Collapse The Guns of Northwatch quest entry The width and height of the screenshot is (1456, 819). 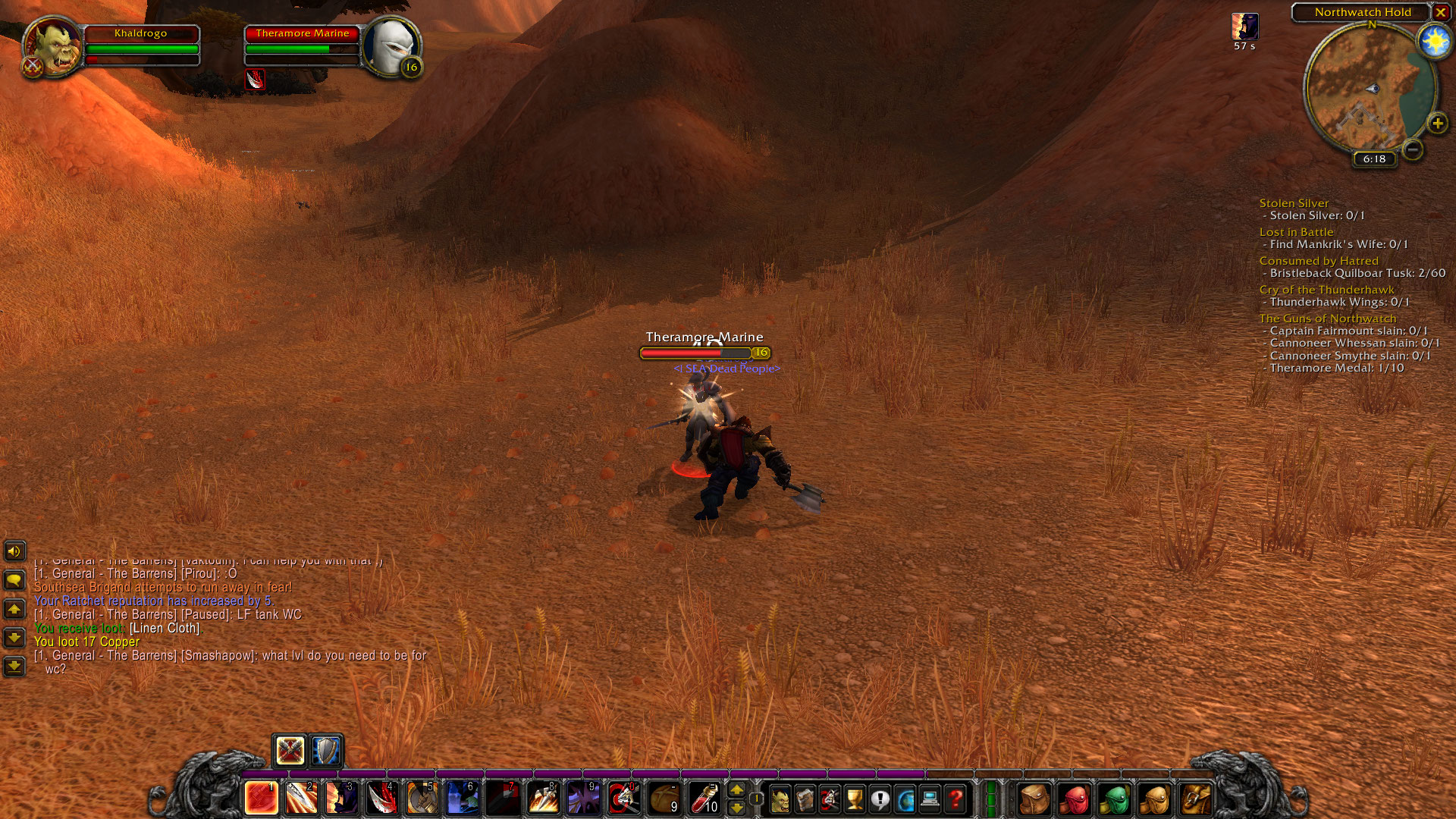[x=1328, y=318]
